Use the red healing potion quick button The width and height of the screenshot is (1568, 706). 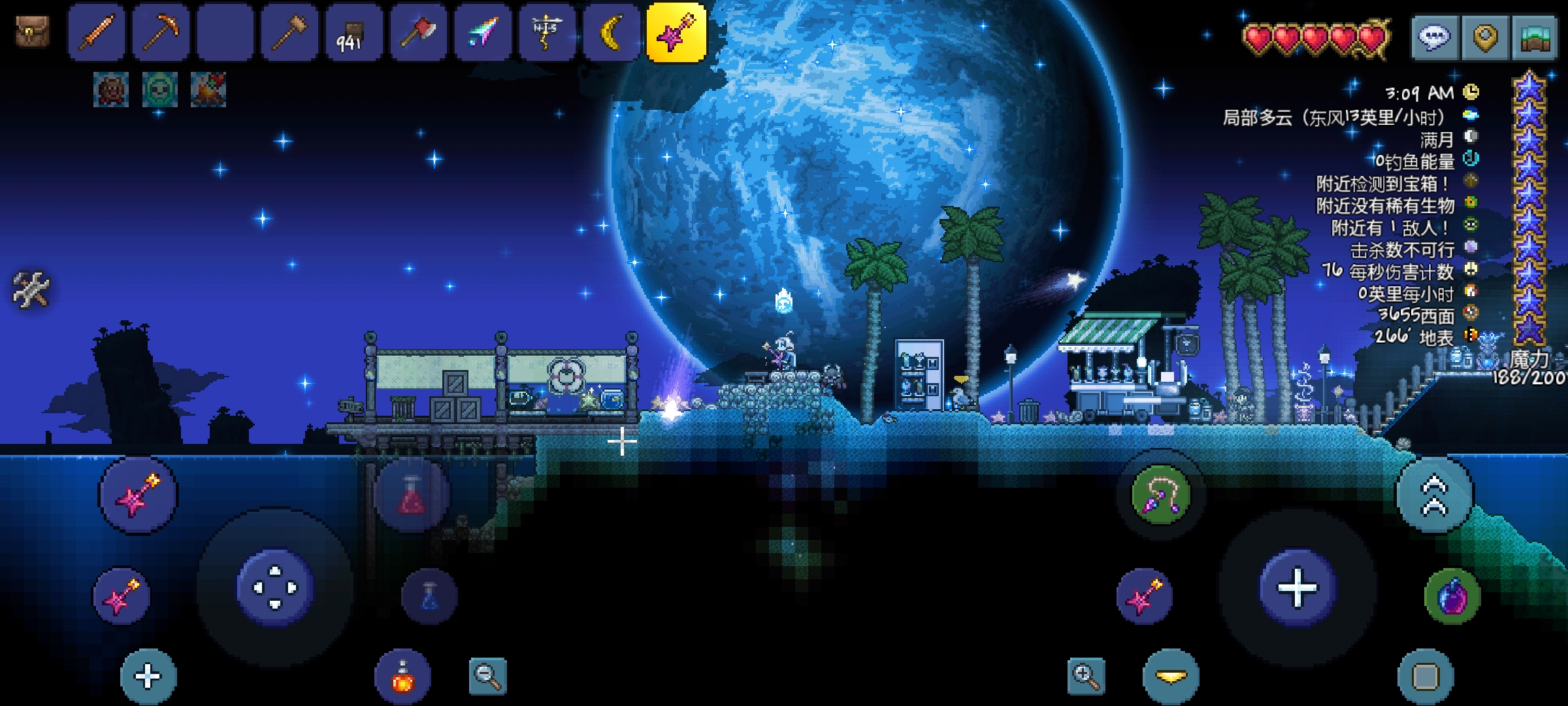pos(412,495)
